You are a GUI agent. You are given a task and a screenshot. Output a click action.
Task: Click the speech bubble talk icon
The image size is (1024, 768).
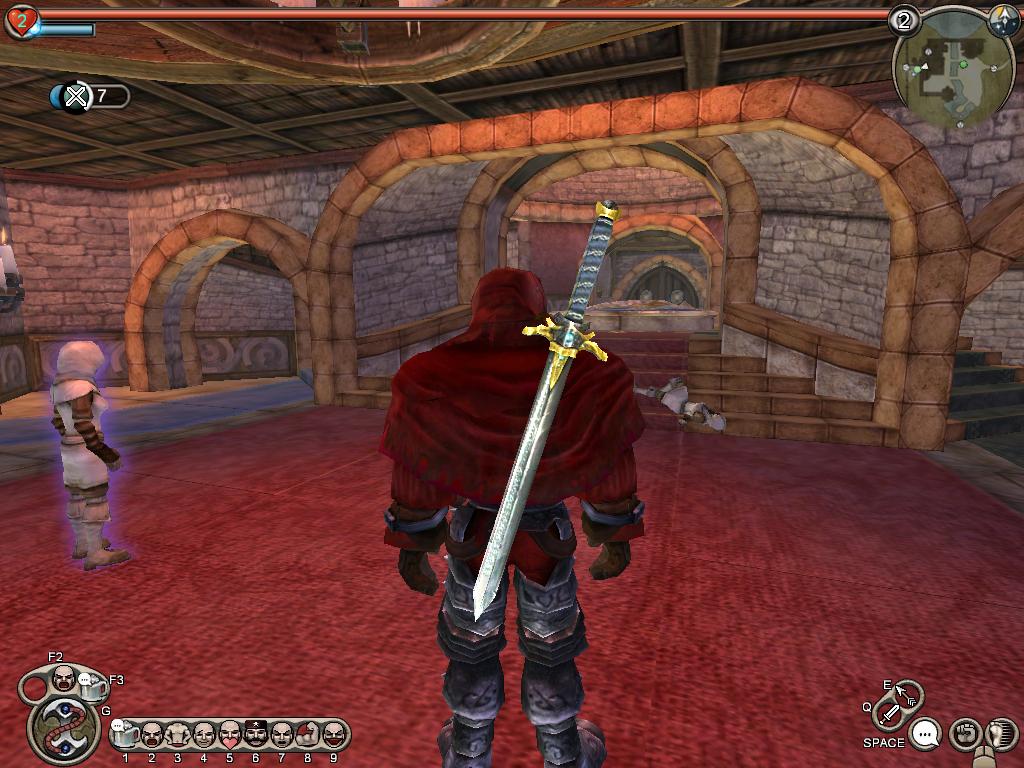pyautogui.click(x=927, y=735)
